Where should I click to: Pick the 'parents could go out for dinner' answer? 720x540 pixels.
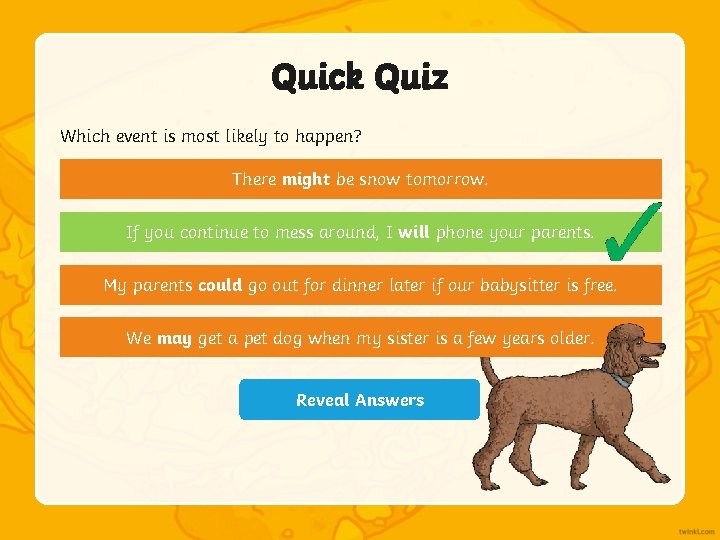point(360,285)
